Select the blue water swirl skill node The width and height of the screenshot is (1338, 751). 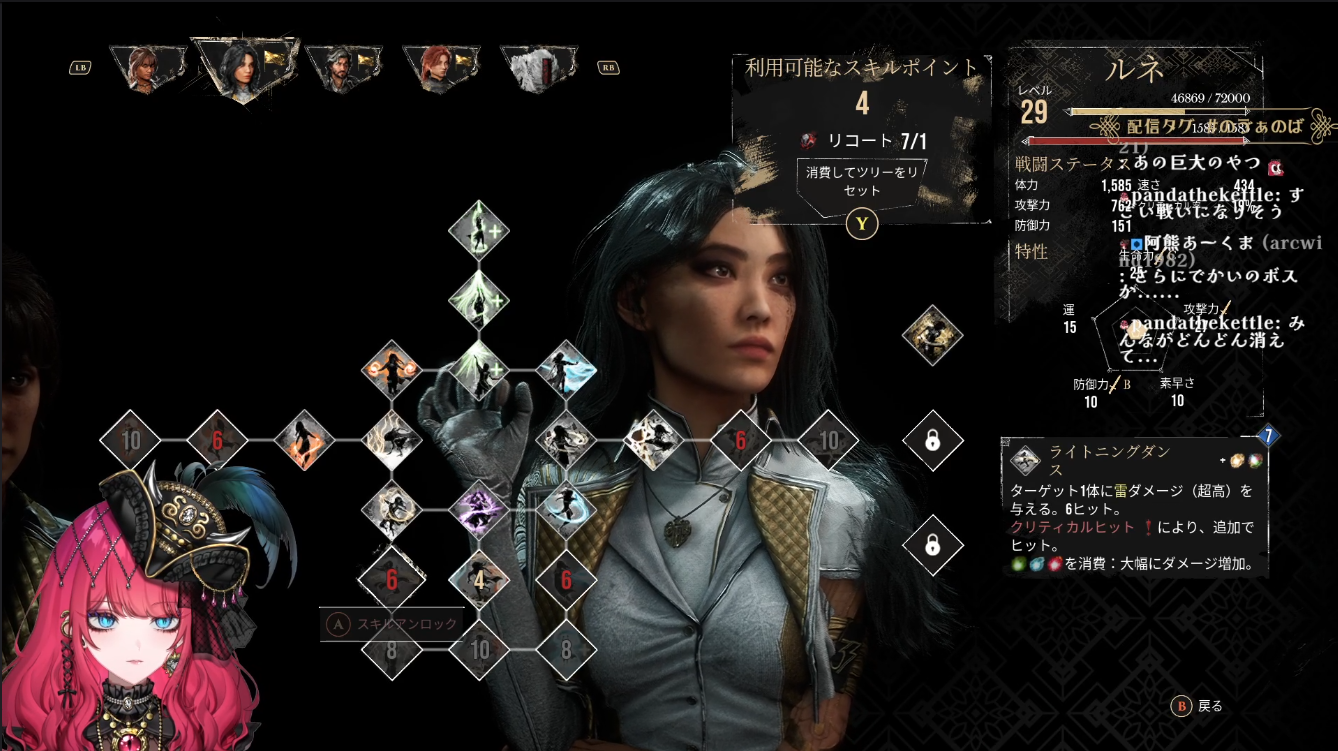(566, 509)
